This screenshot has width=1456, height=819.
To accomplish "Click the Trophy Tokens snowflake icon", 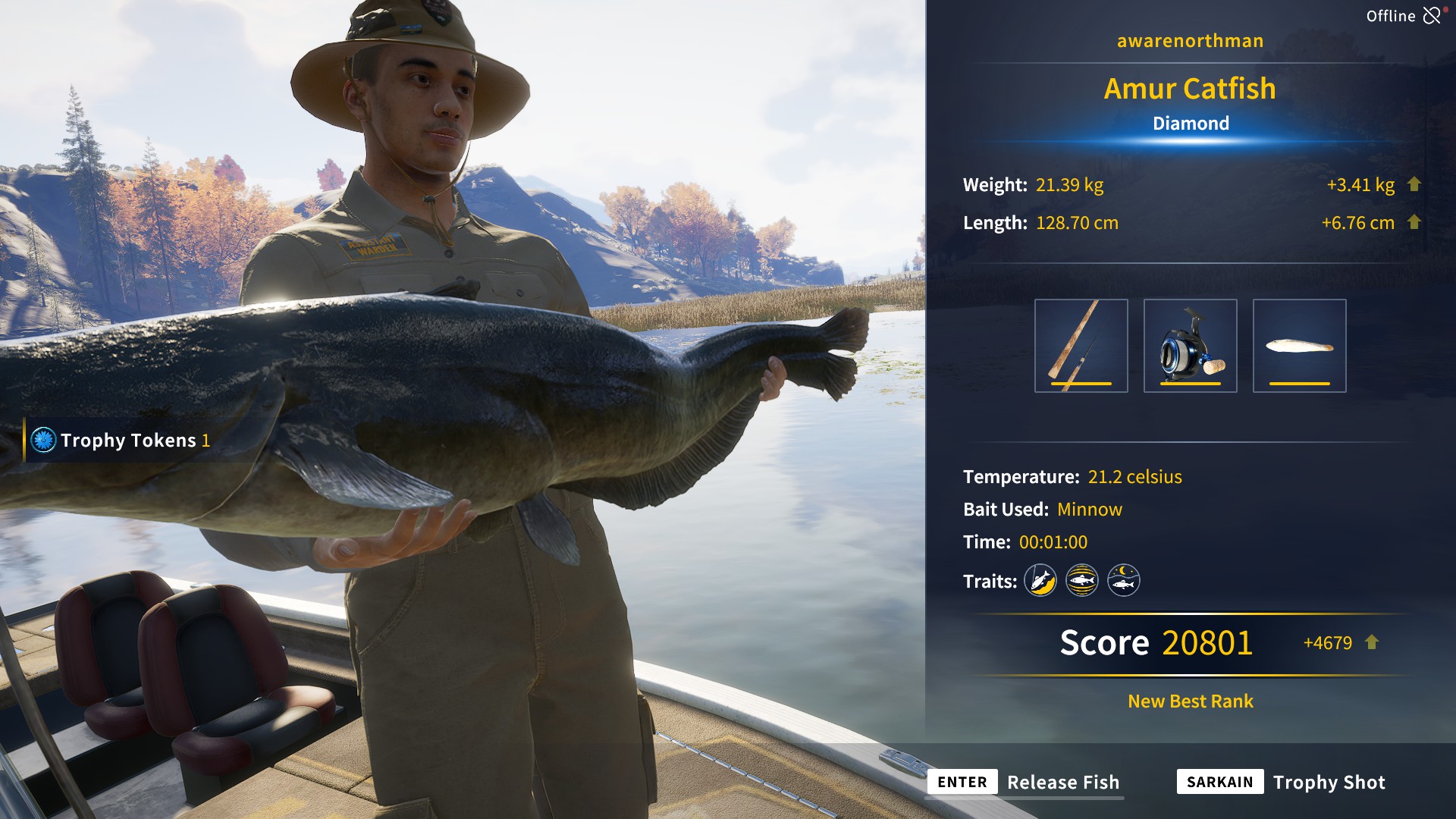I will [43, 441].
